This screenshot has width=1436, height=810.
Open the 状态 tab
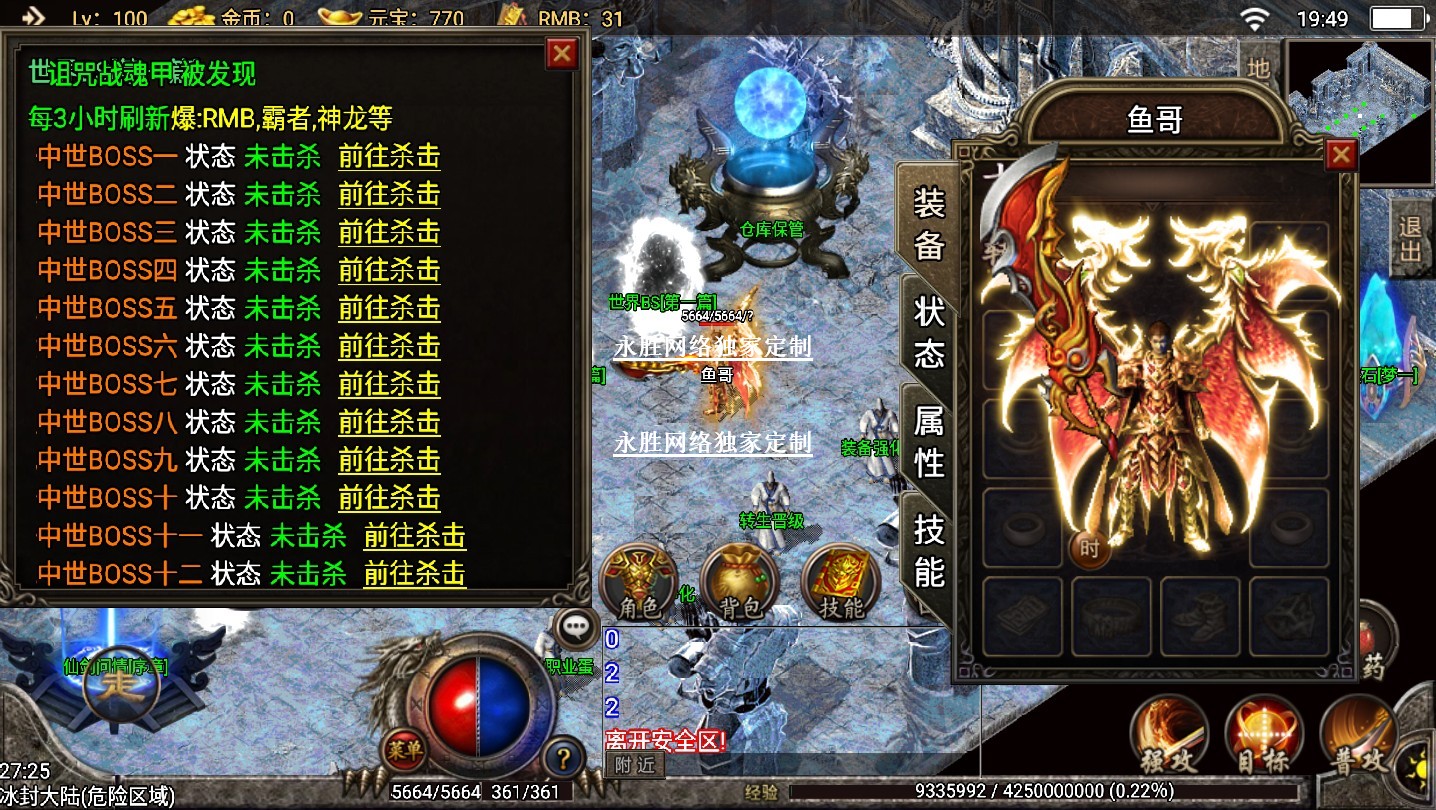929,331
